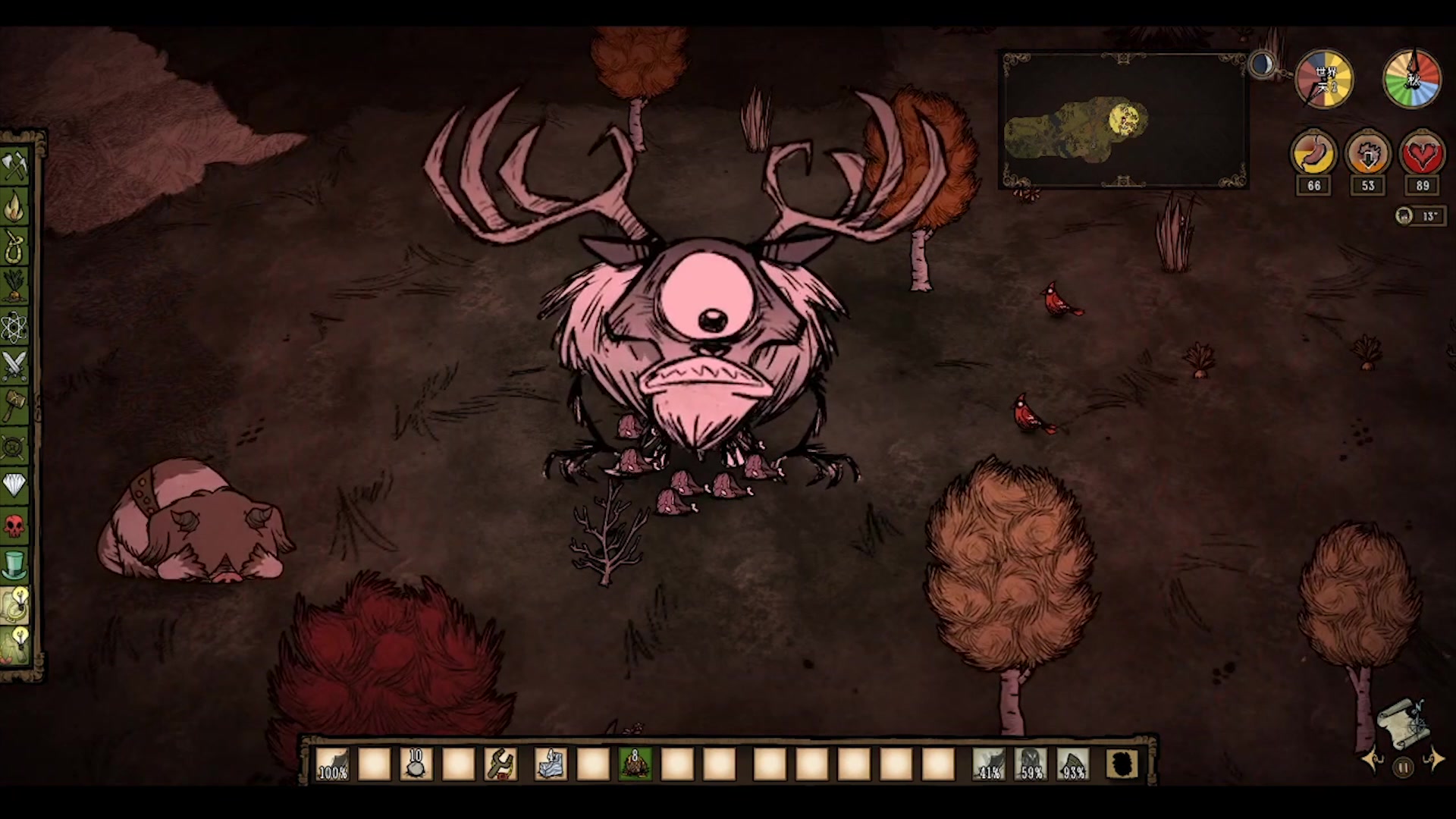Open the Food crafting tab with the carrot
Screen dimensions: 1456x819
[x=15, y=286]
